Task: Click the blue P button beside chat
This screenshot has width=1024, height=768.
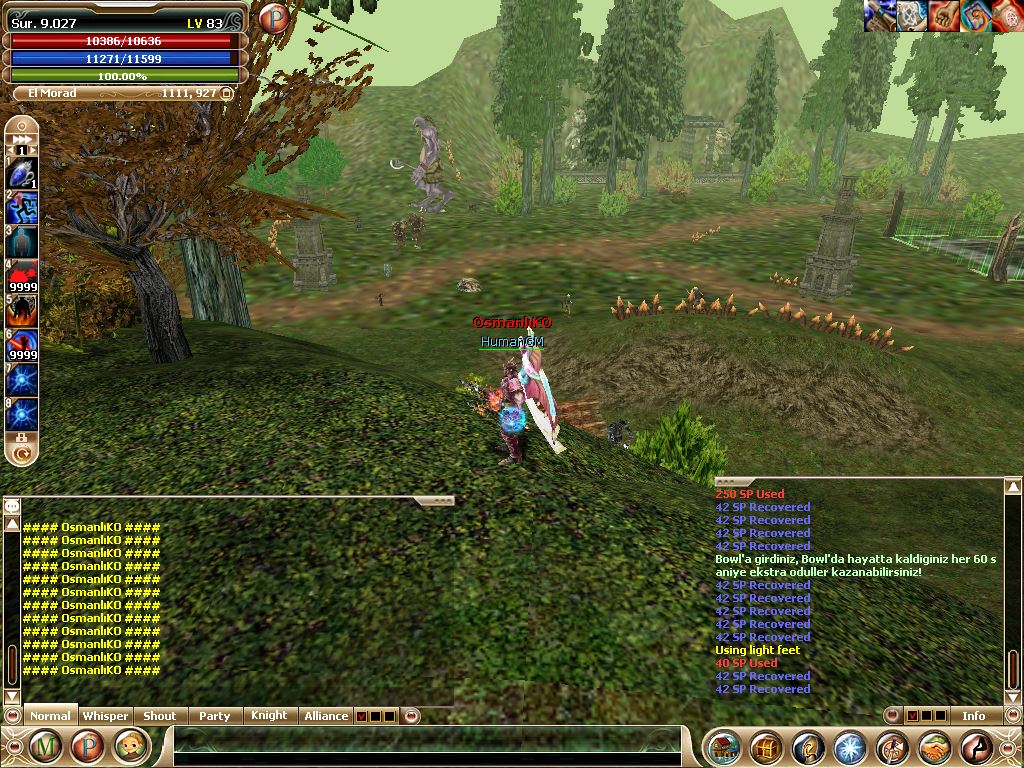Action: pyautogui.click(x=87, y=746)
